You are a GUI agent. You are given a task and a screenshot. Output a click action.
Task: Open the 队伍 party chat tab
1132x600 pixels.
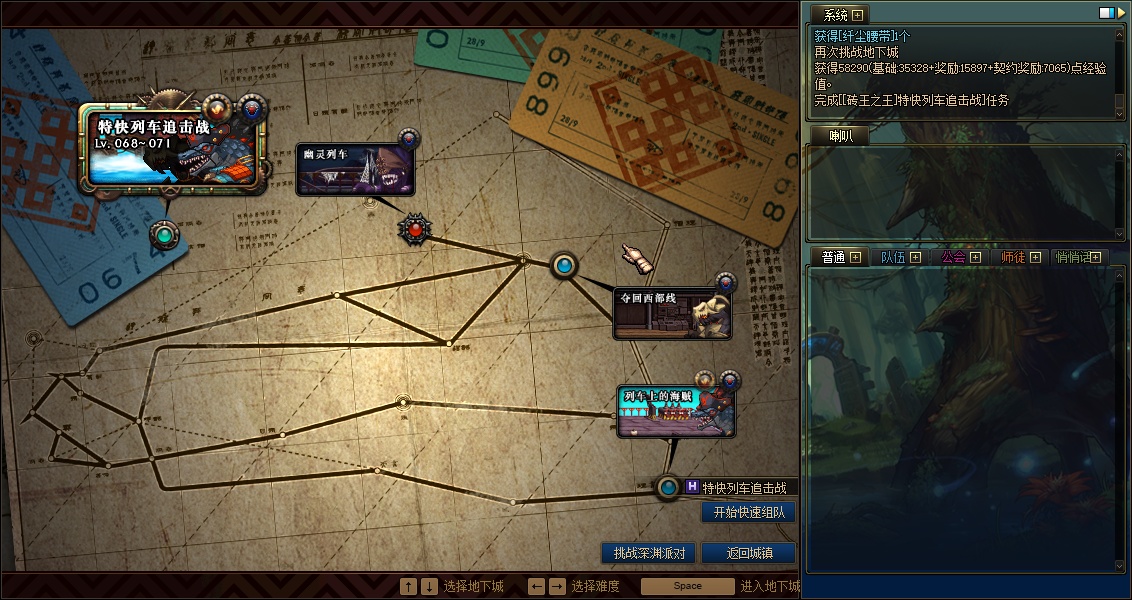pos(892,257)
